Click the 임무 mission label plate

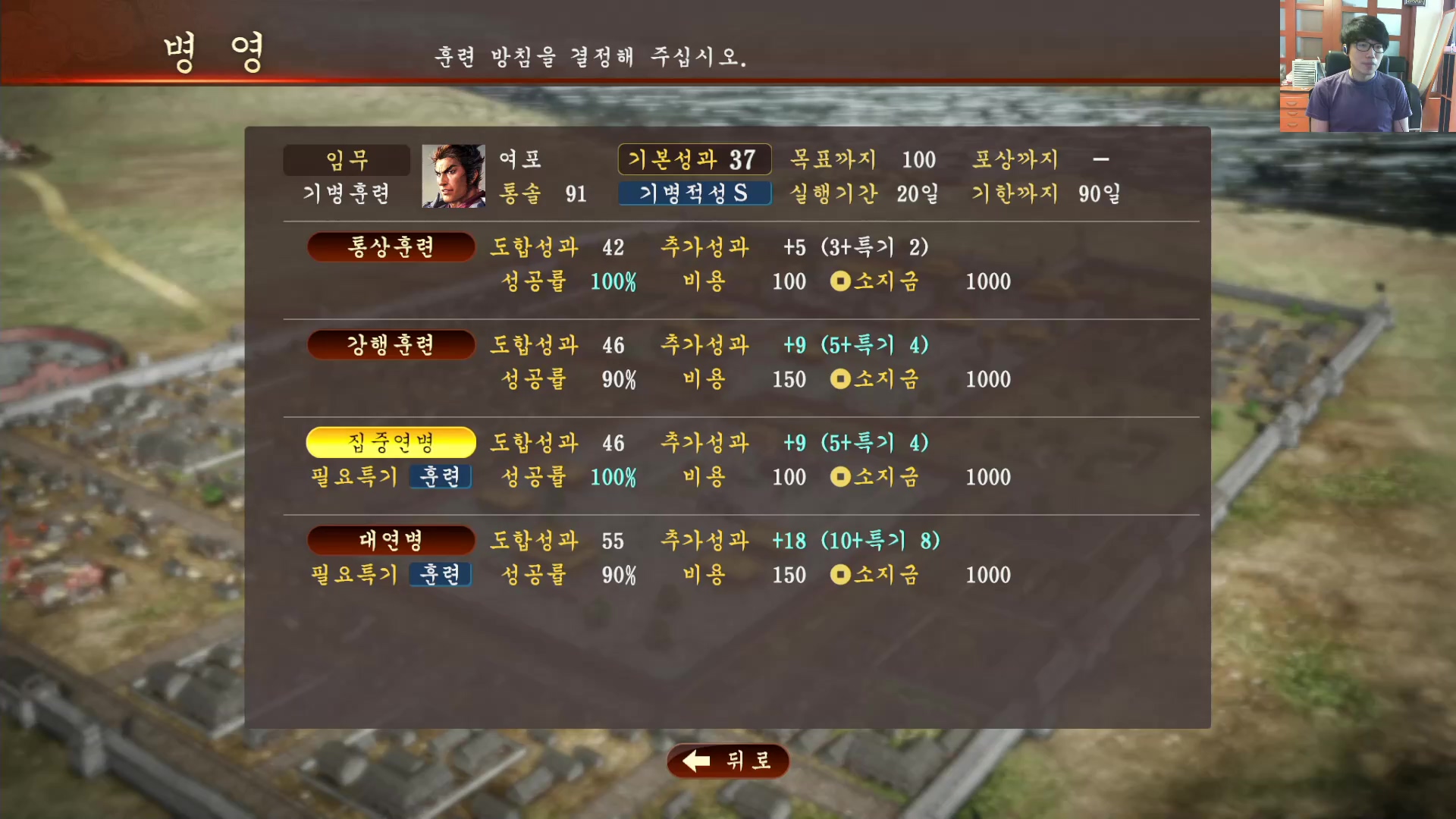click(x=346, y=159)
